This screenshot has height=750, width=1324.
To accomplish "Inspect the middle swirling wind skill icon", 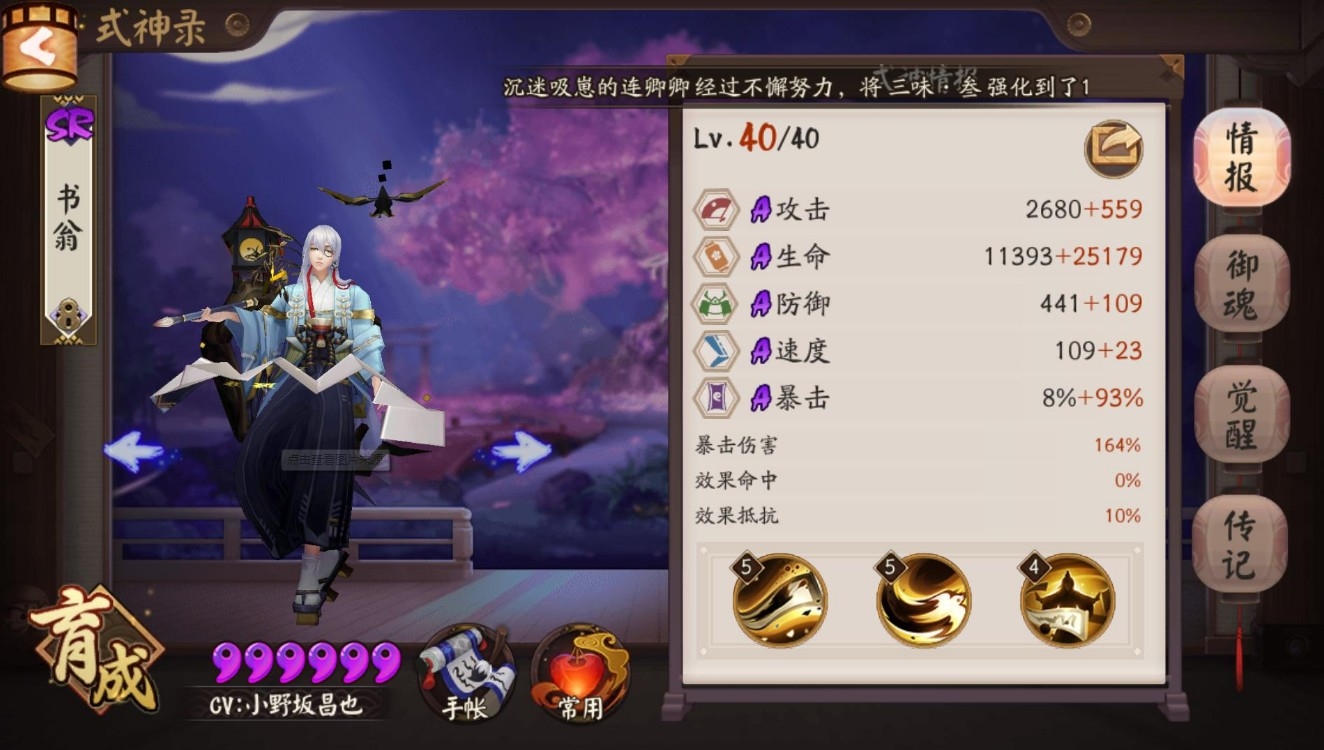I will [x=923, y=600].
